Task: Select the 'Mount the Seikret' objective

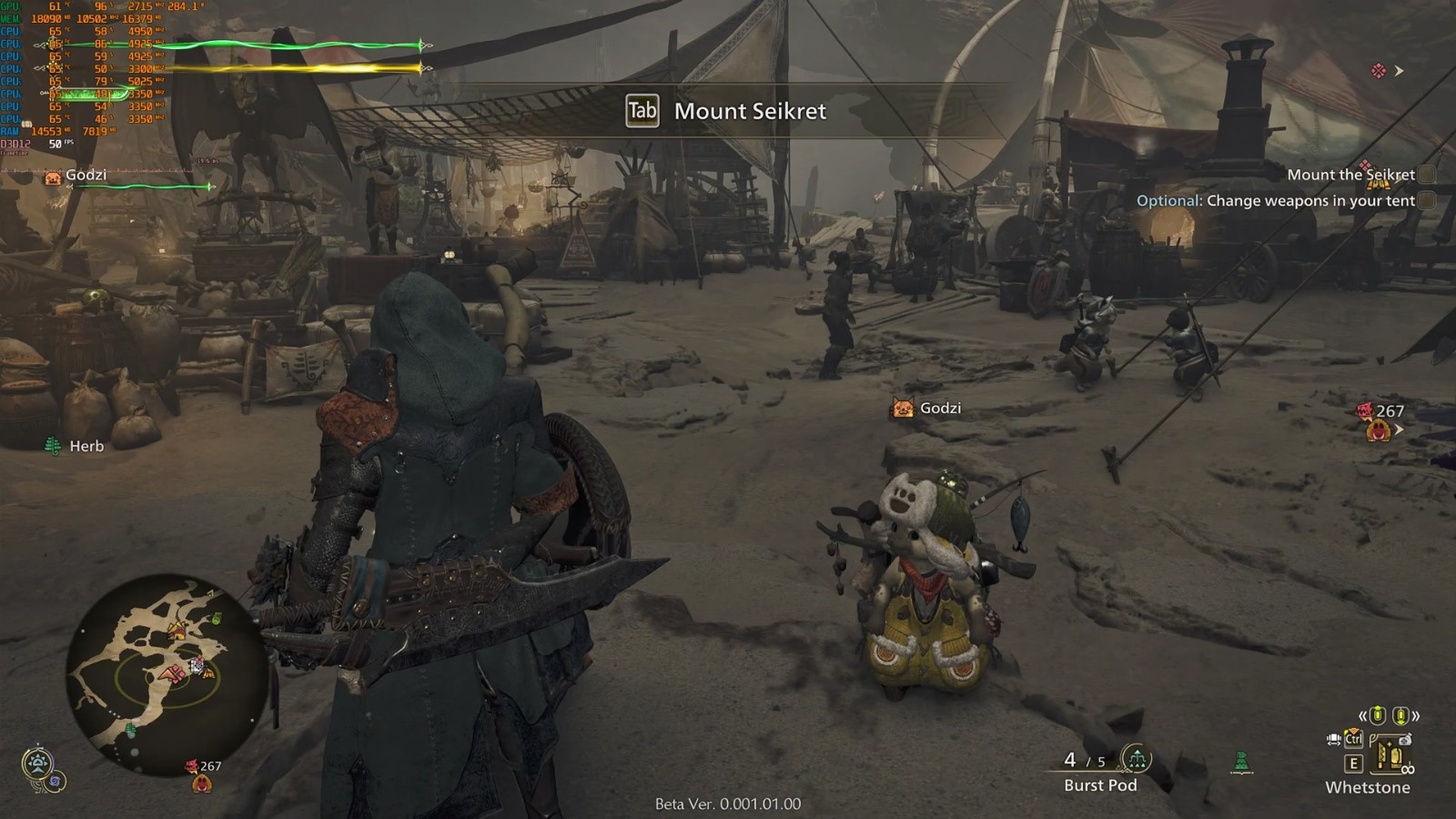Action: tap(1350, 175)
